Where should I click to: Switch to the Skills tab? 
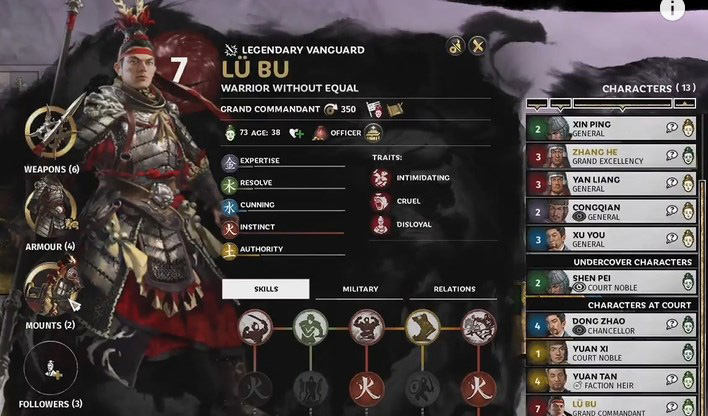point(266,289)
